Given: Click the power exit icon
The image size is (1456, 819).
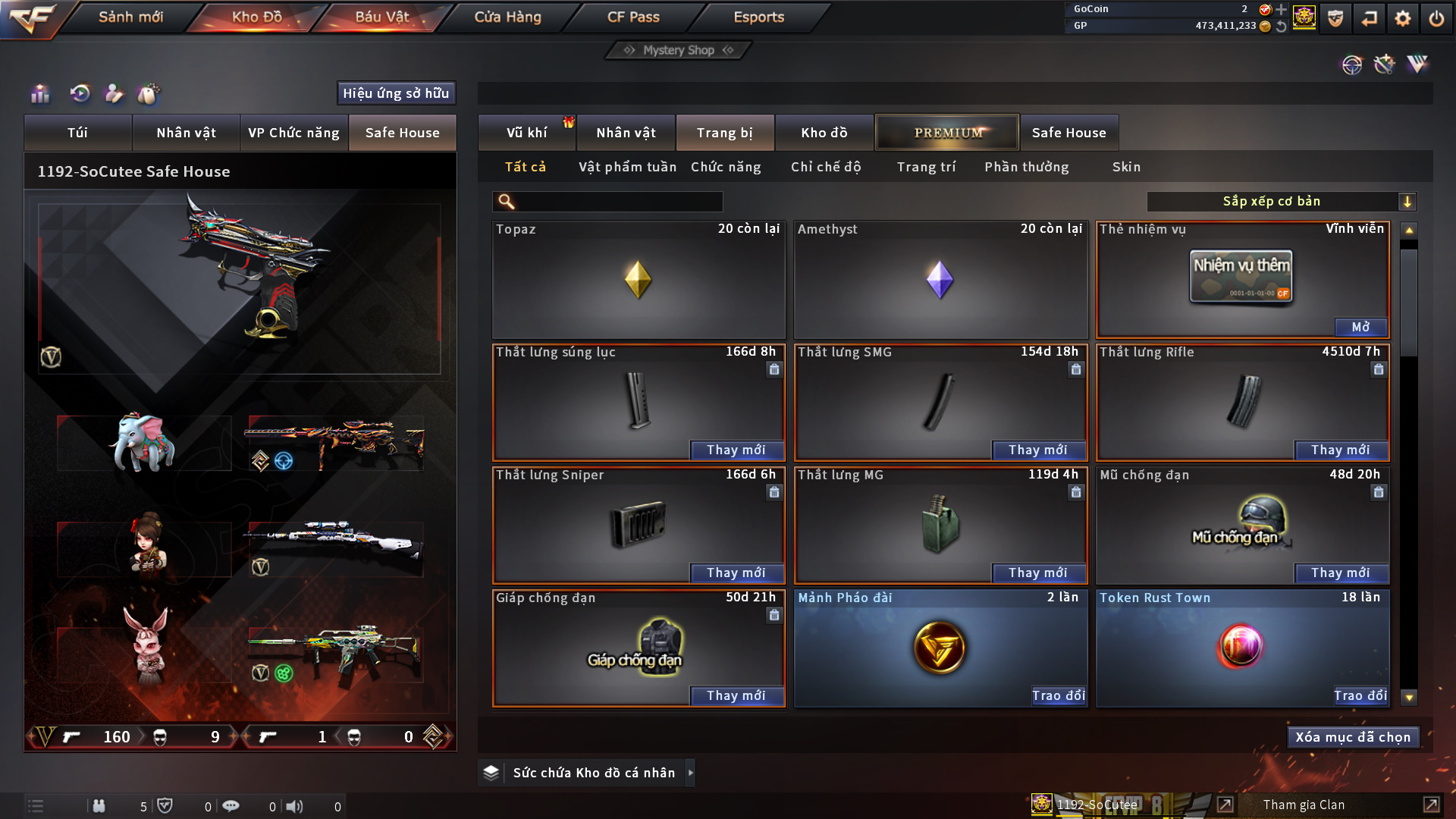Looking at the screenshot, I should click(x=1436, y=18).
